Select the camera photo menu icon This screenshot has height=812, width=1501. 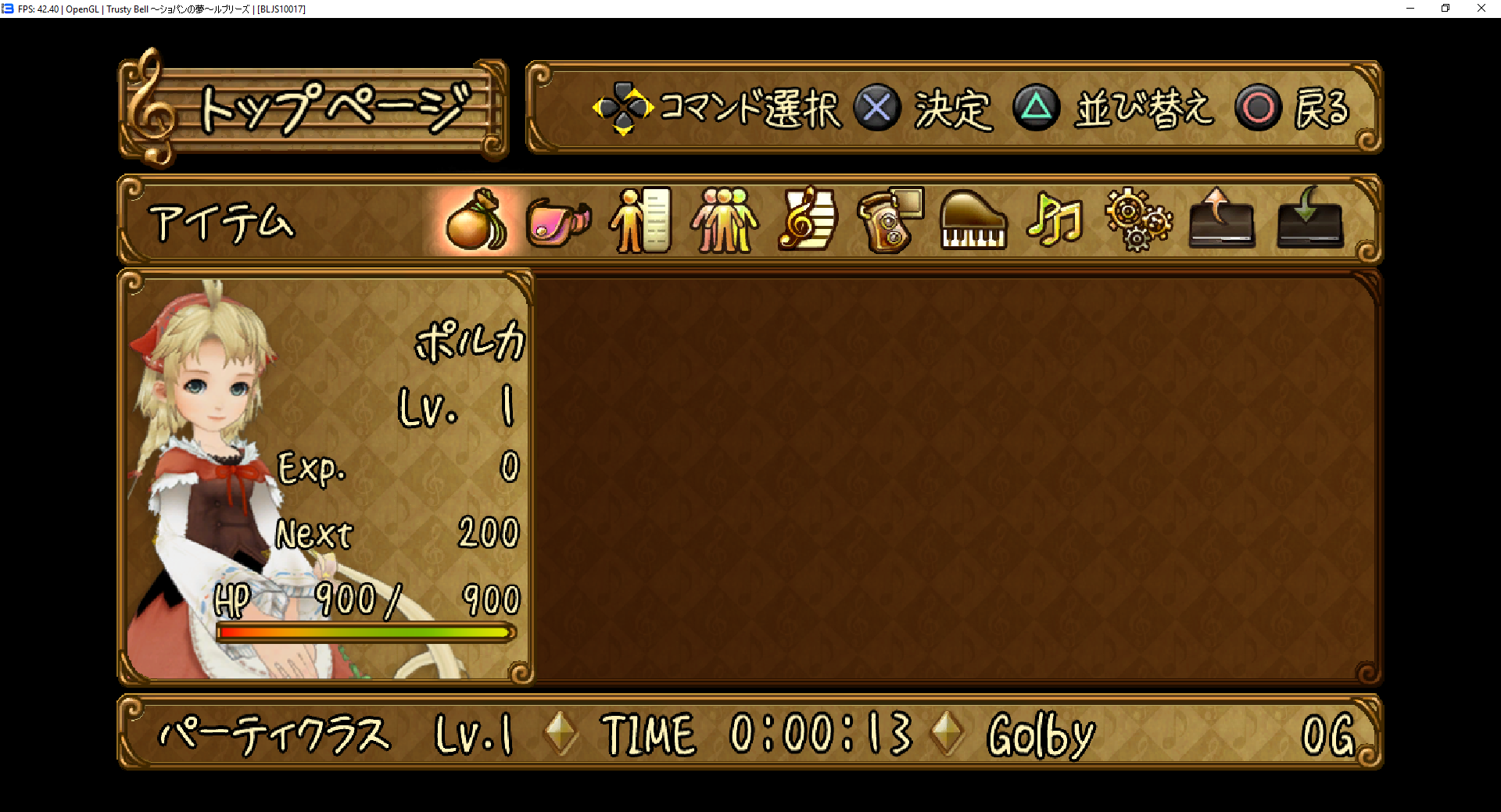[890, 221]
